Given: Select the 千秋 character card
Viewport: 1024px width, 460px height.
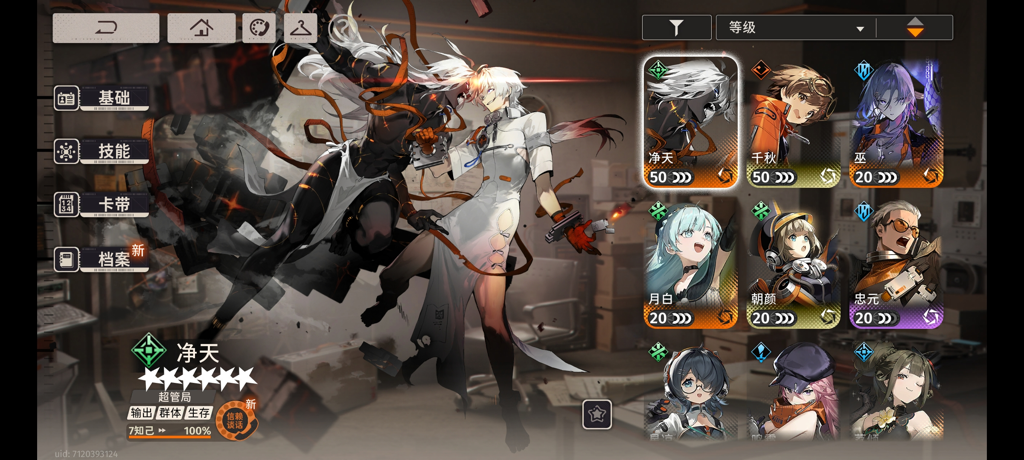Looking at the screenshot, I should 794,122.
